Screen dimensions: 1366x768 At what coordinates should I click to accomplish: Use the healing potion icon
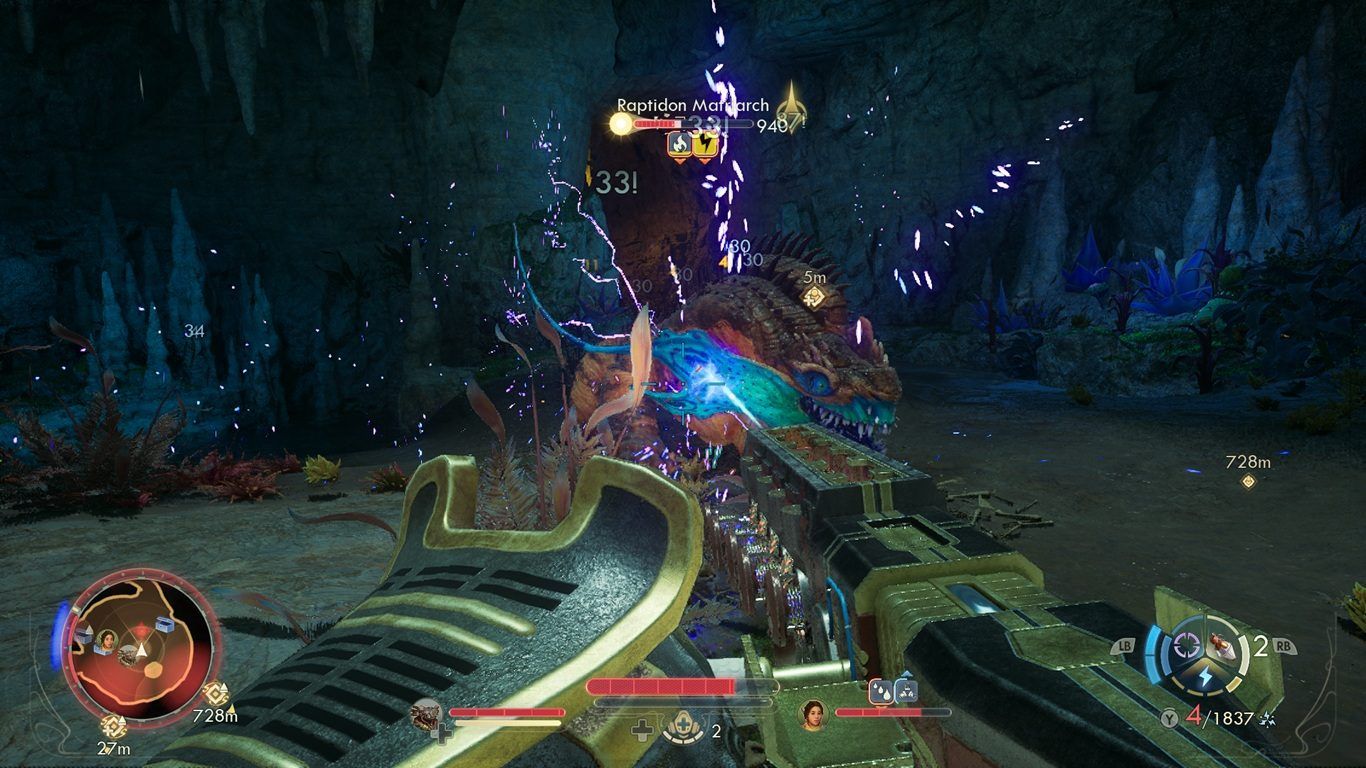(684, 730)
